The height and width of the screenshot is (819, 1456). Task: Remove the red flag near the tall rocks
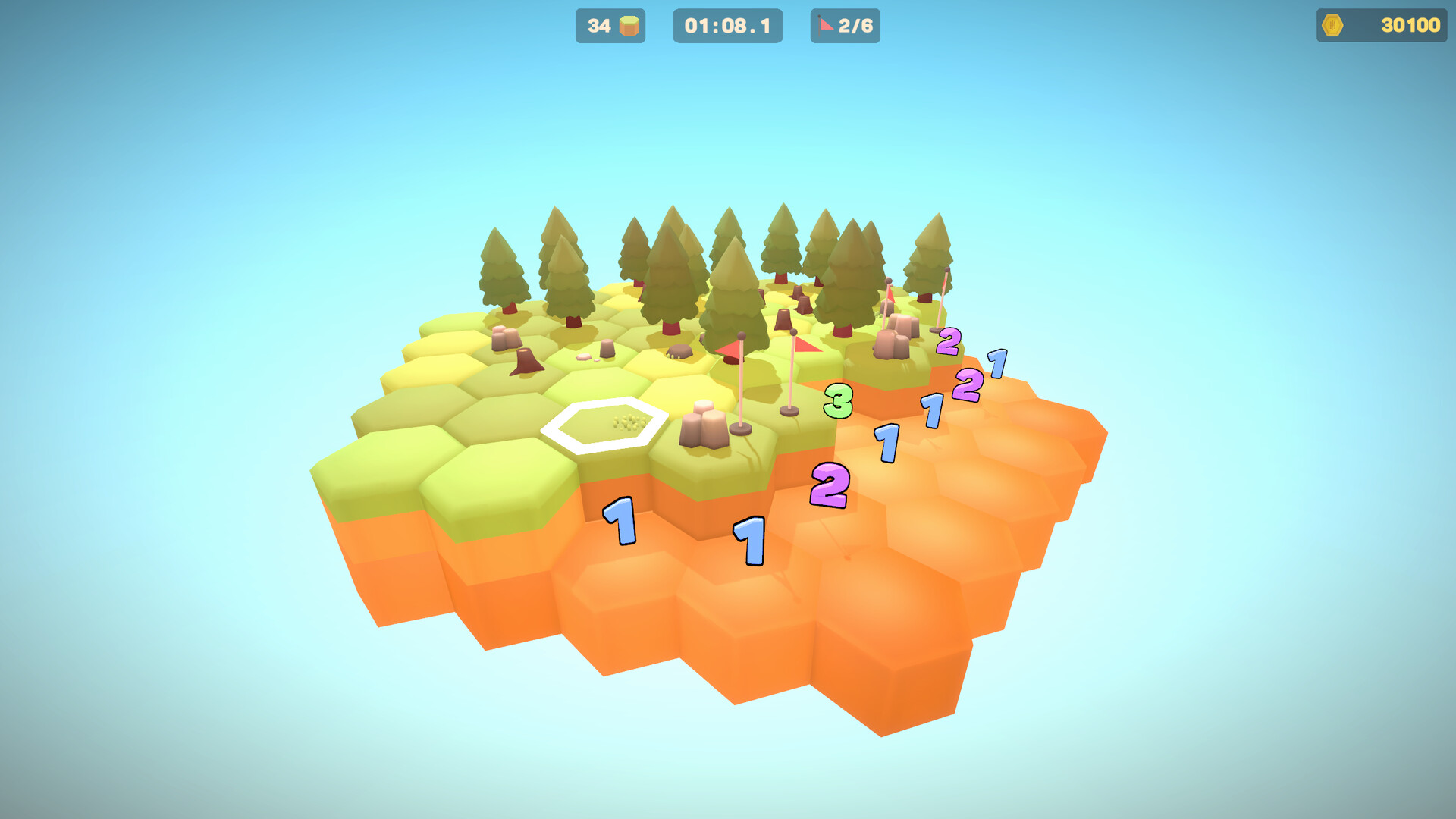click(x=889, y=296)
